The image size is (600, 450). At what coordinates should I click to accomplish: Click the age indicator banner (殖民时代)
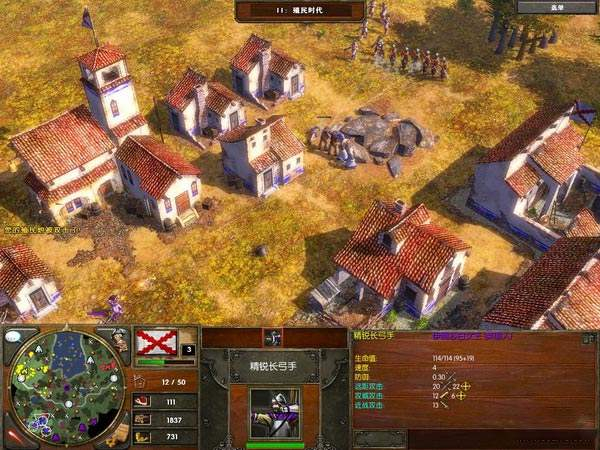pos(298,10)
